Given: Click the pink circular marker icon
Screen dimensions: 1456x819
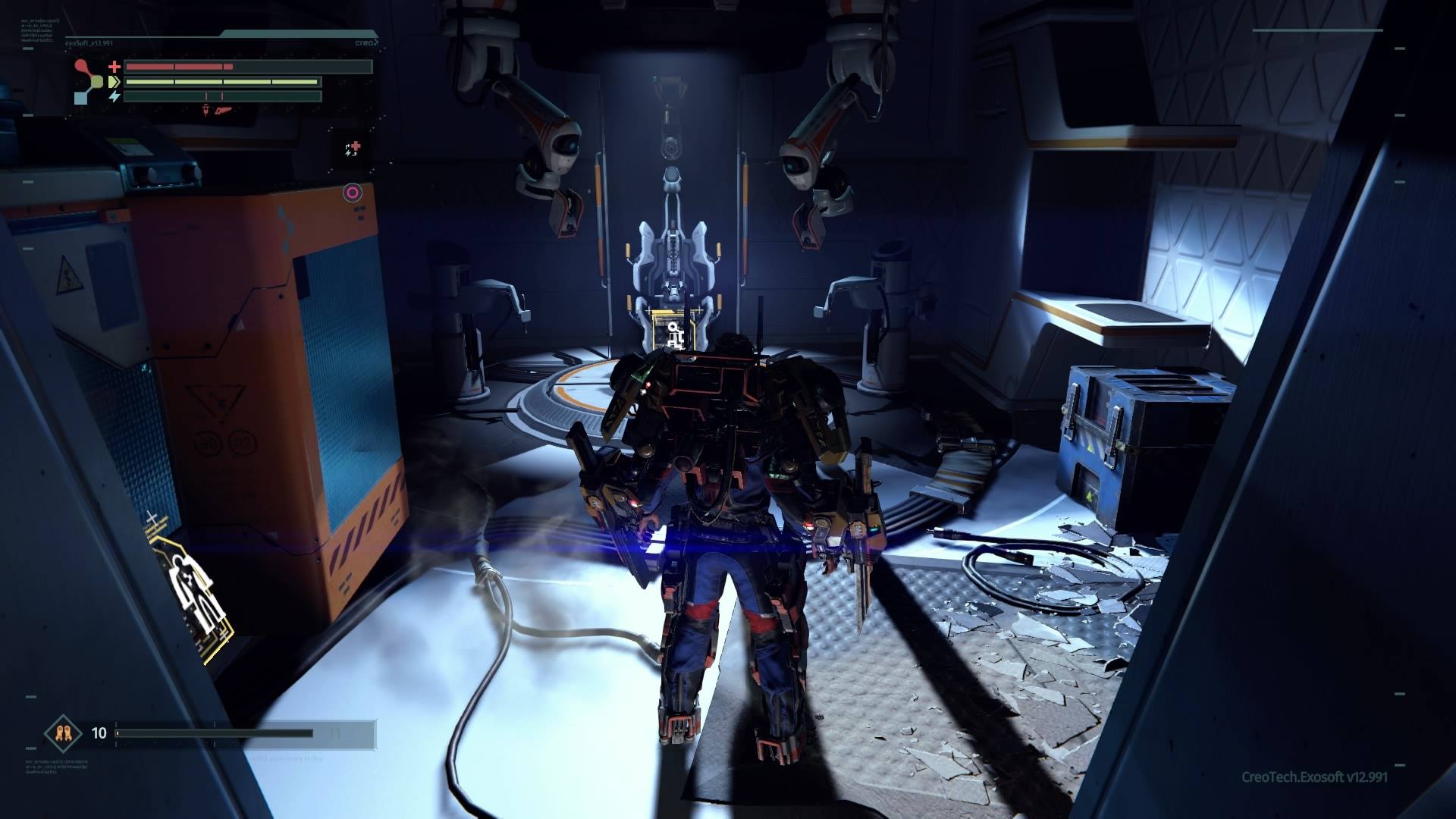Looking at the screenshot, I should 352,193.
